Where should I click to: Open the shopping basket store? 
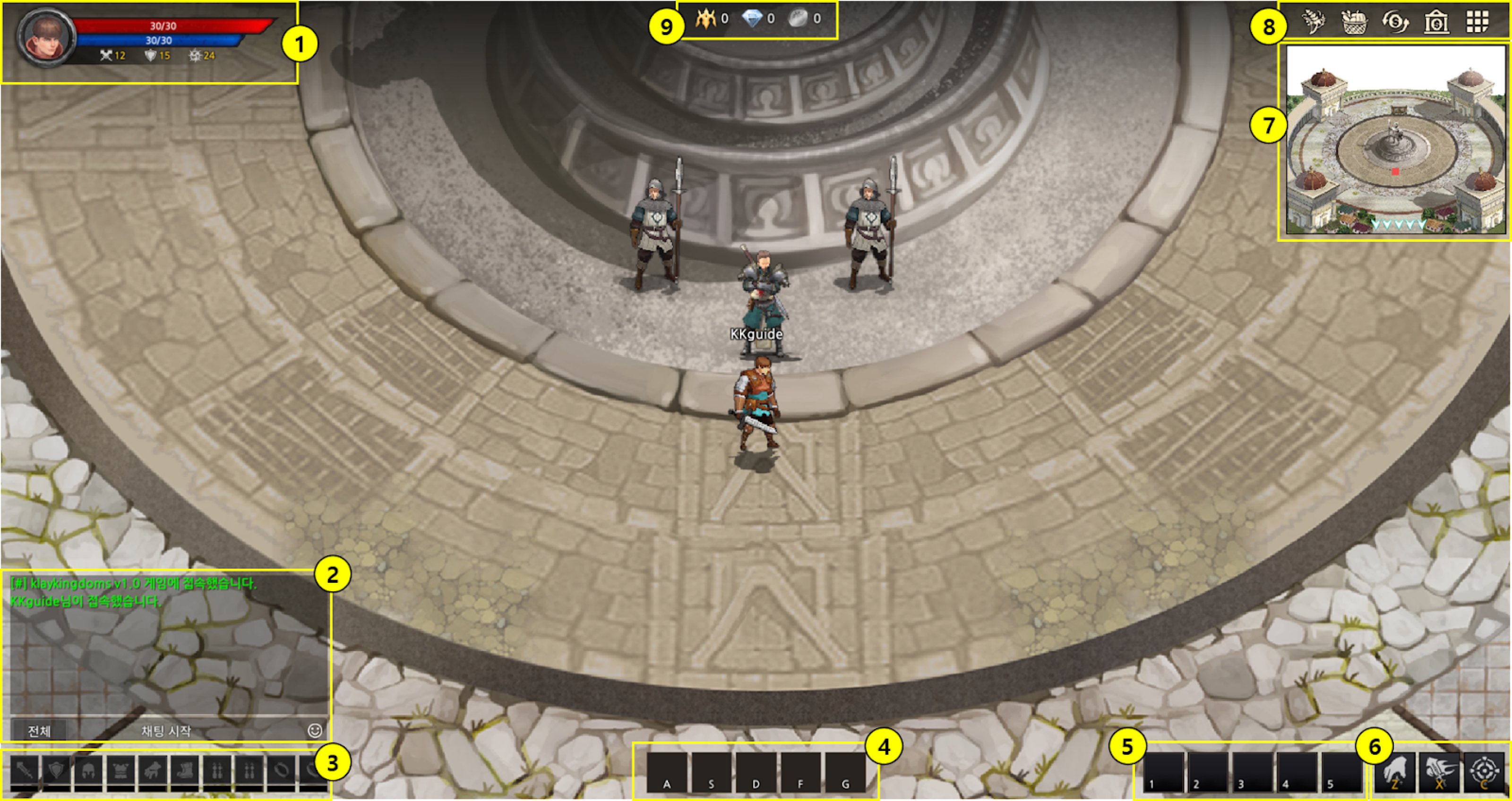click(1354, 22)
